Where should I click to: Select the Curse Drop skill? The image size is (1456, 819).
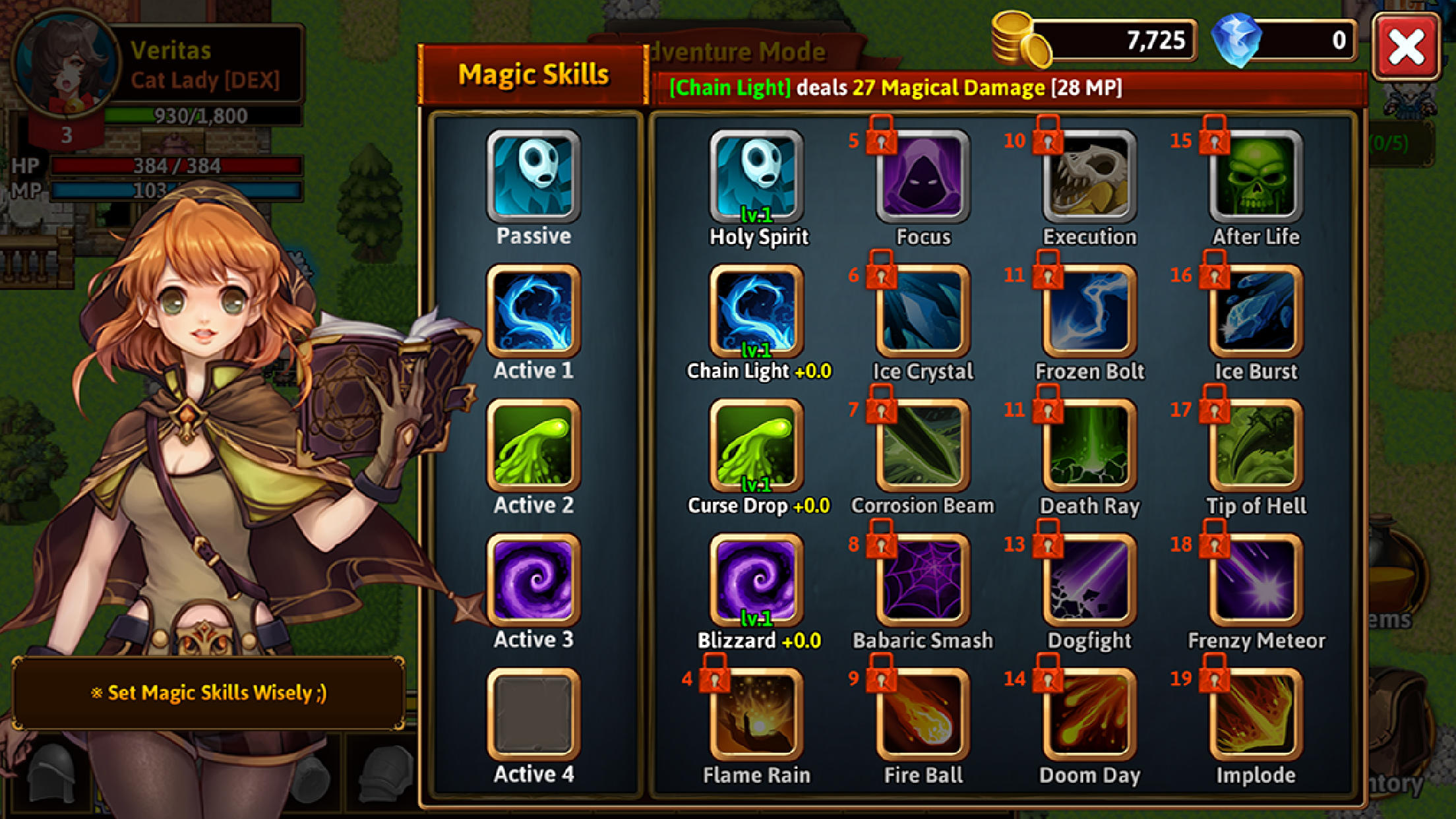point(757,445)
